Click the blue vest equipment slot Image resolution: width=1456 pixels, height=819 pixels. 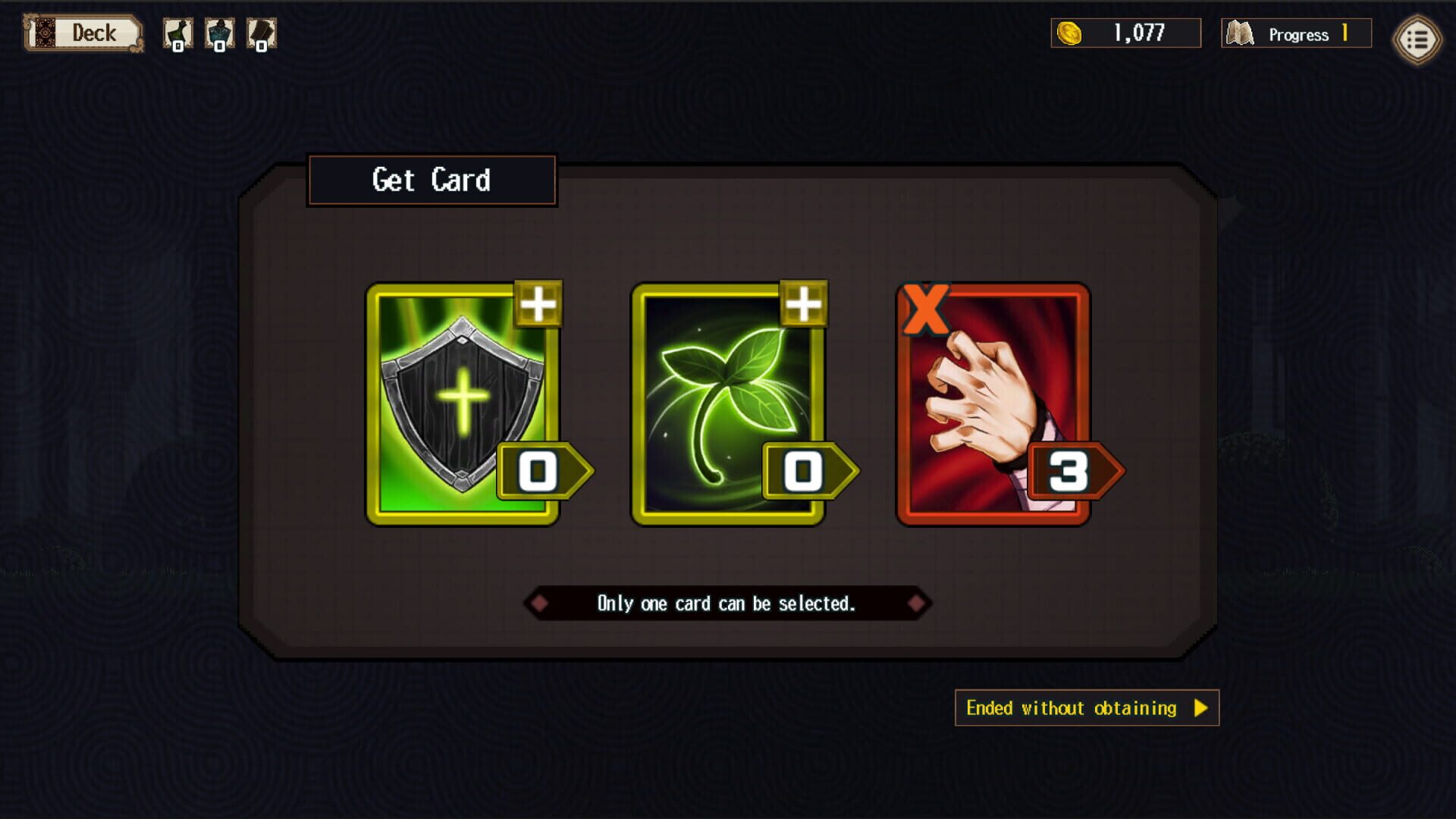pos(218,33)
